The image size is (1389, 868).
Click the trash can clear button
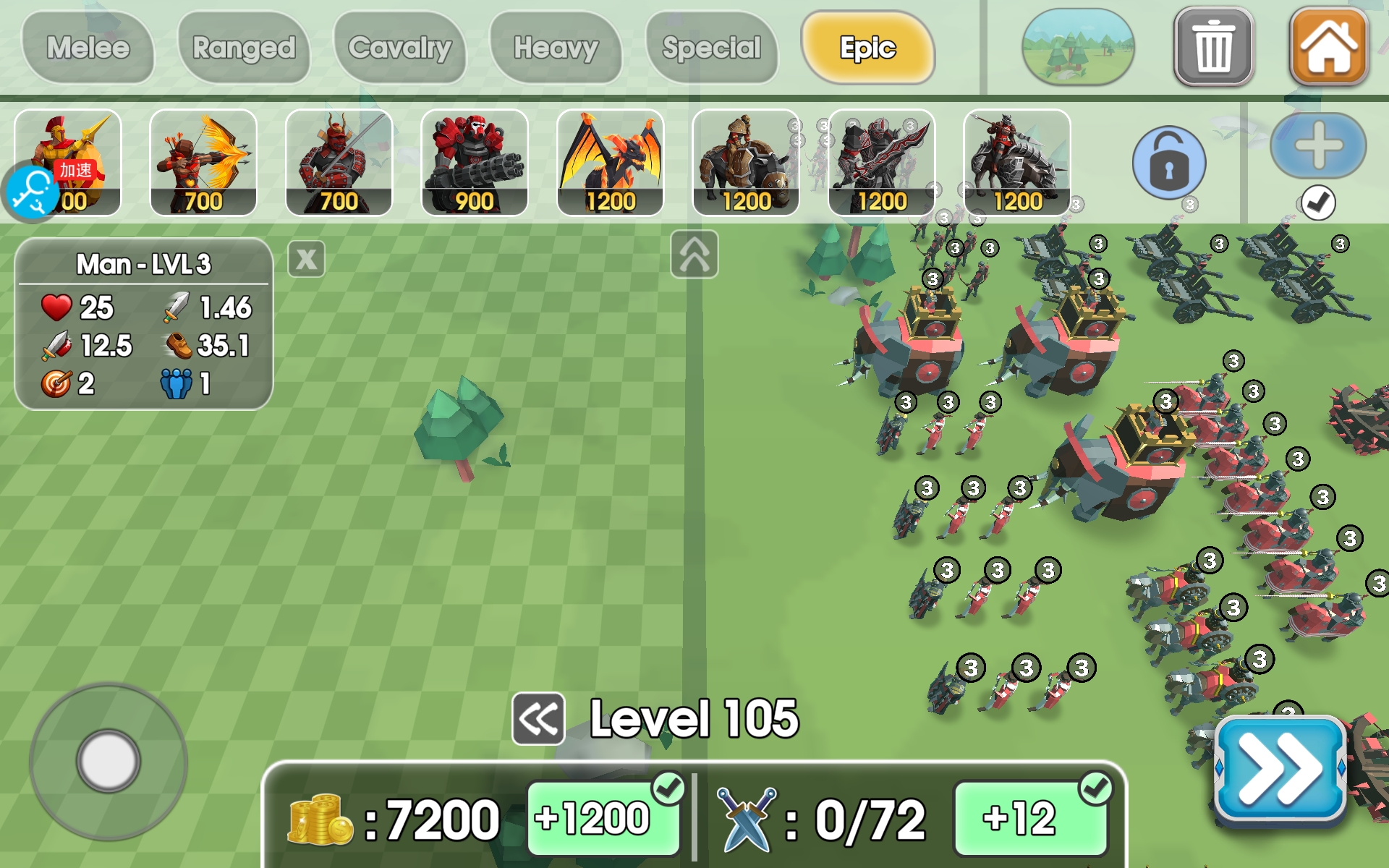(1213, 48)
